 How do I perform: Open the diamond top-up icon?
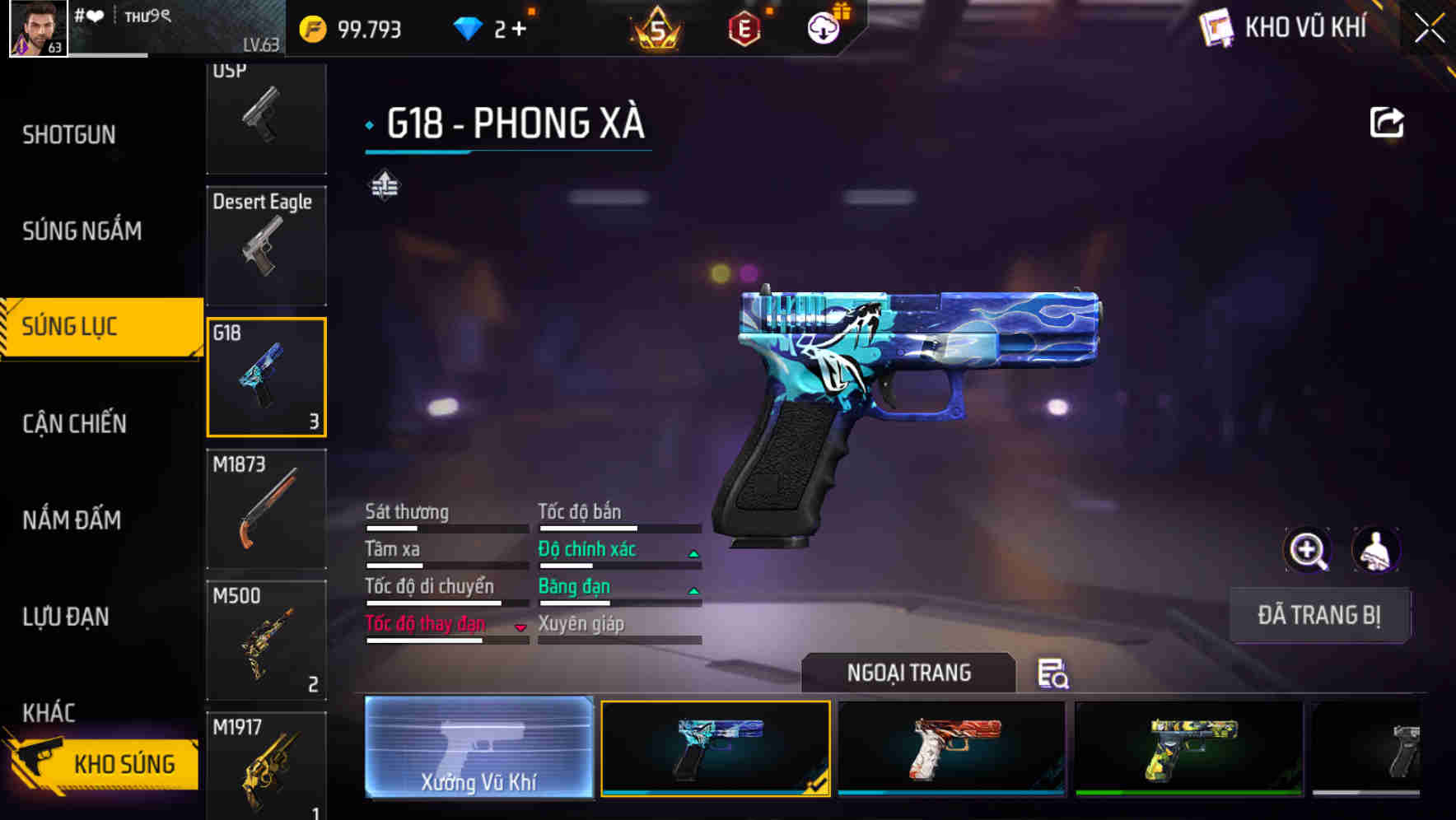click(468, 27)
